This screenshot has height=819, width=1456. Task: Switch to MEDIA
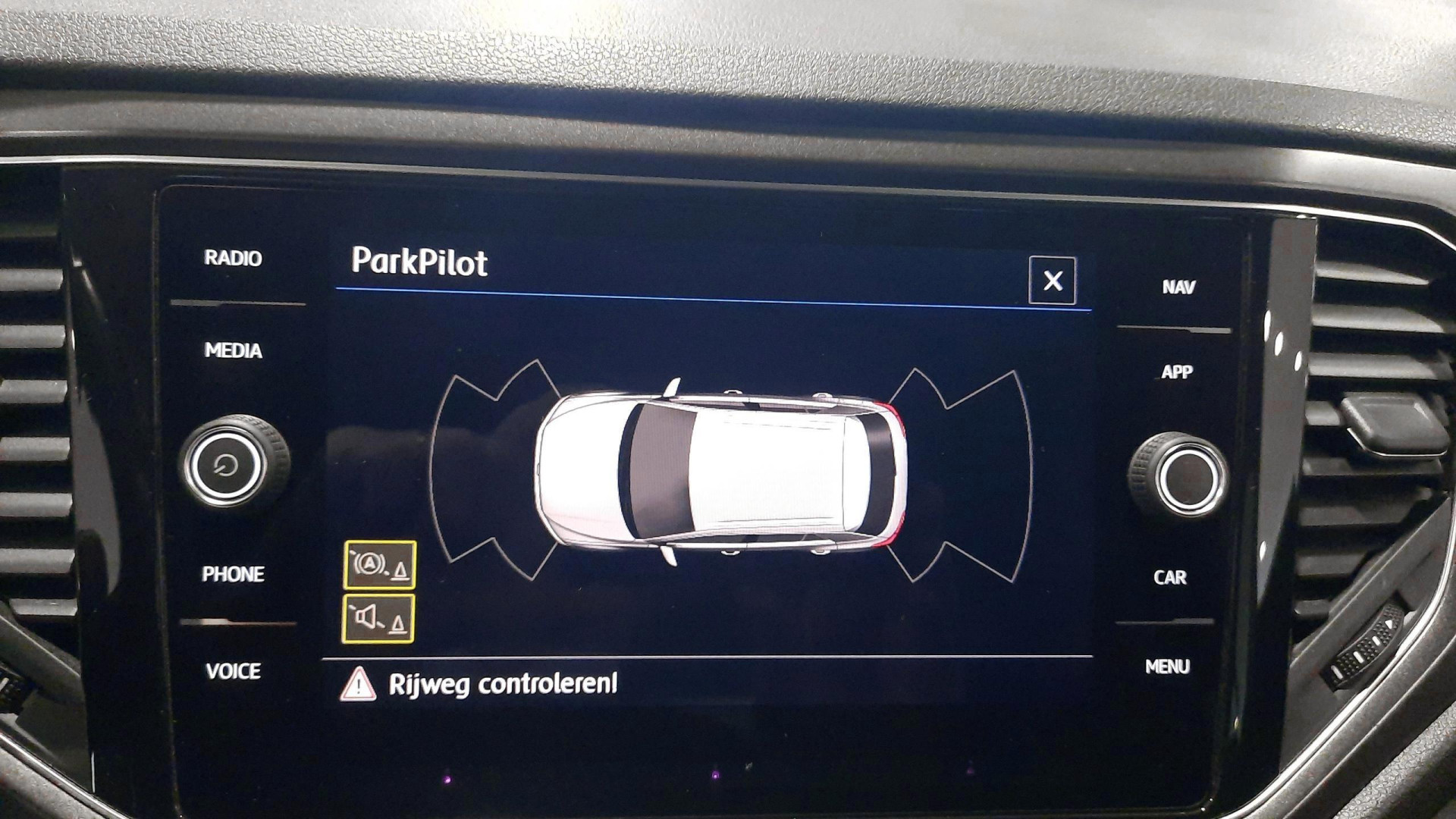[x=233, y=350]
